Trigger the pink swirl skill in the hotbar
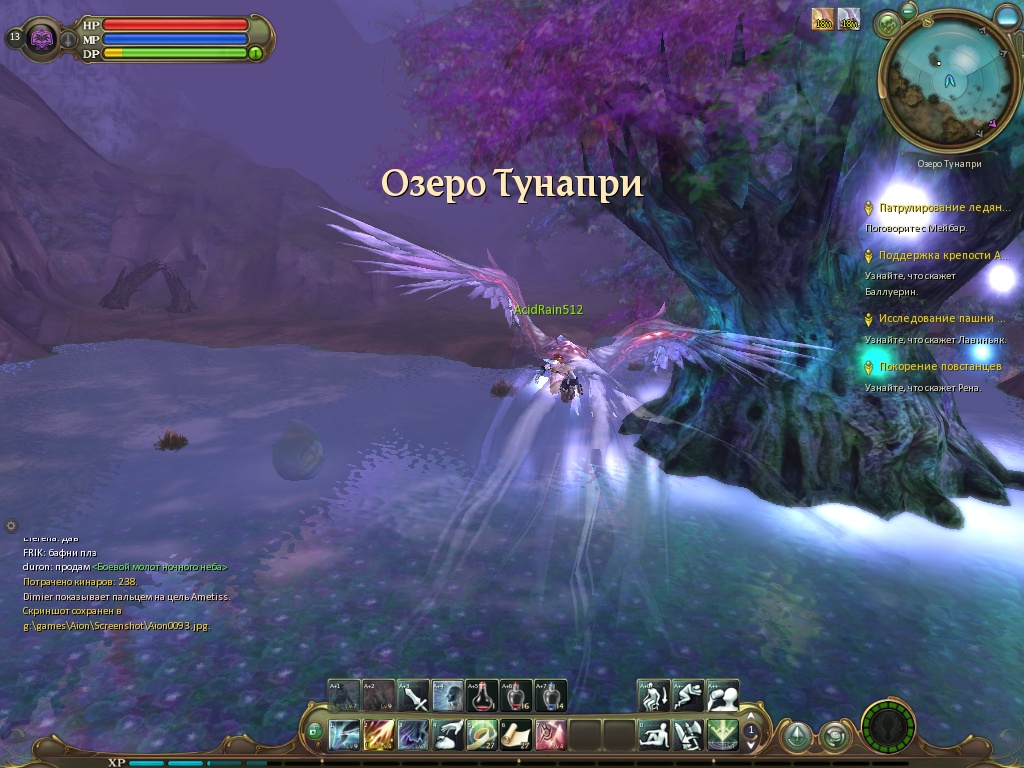This screenshot has height=768, width=1024. [x=550, y=735]
